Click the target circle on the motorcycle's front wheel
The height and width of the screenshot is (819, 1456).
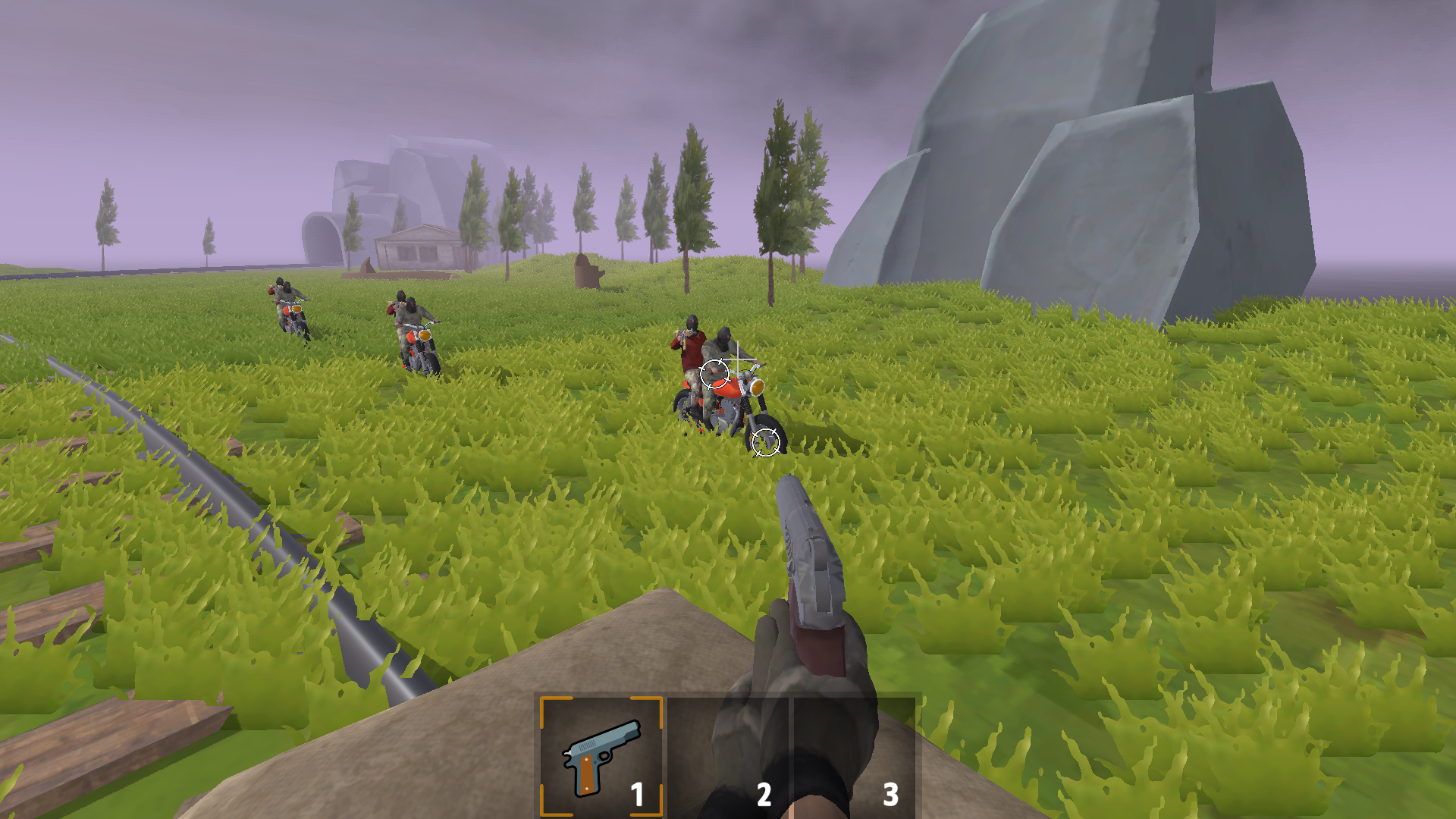tap(766, 441)
